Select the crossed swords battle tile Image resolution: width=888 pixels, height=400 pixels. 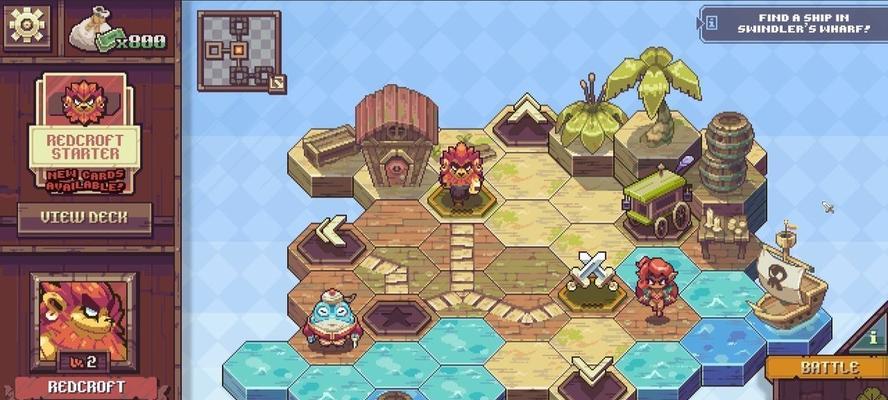[x=590, y=272]
